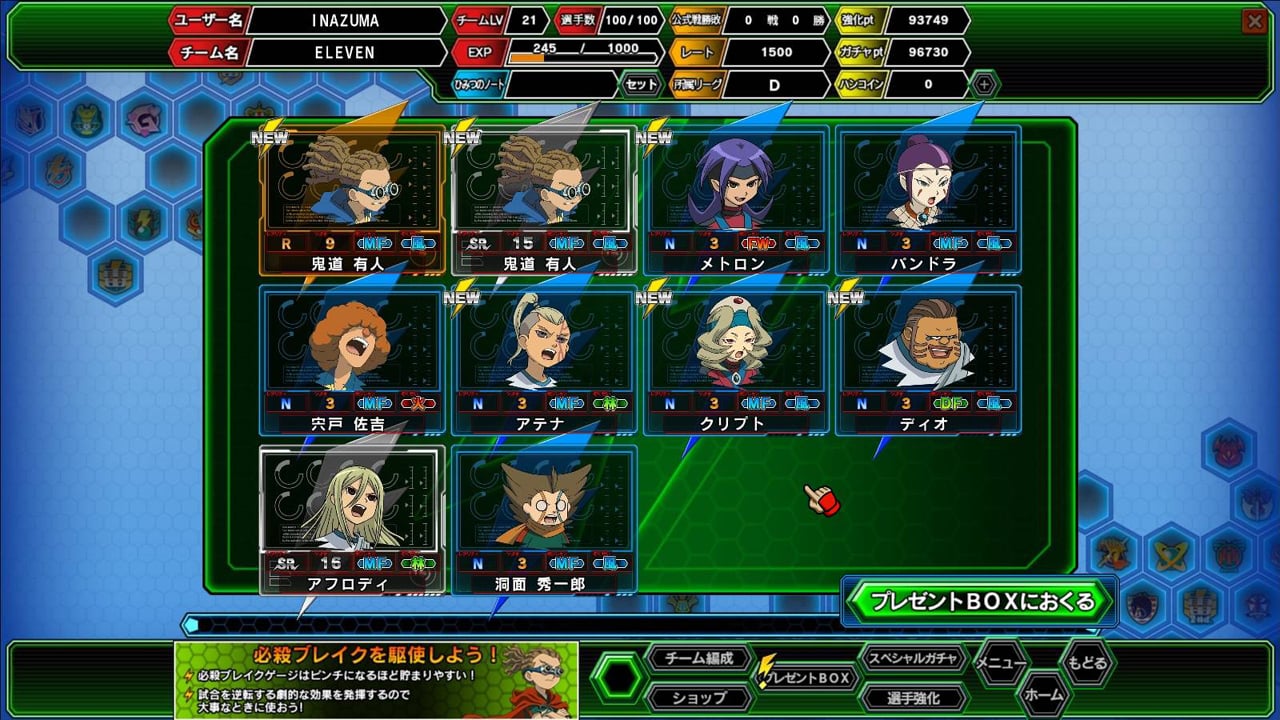1280x720 pixels.
Task: Select the アフロディ SR player card
Action: click(352, 520)
